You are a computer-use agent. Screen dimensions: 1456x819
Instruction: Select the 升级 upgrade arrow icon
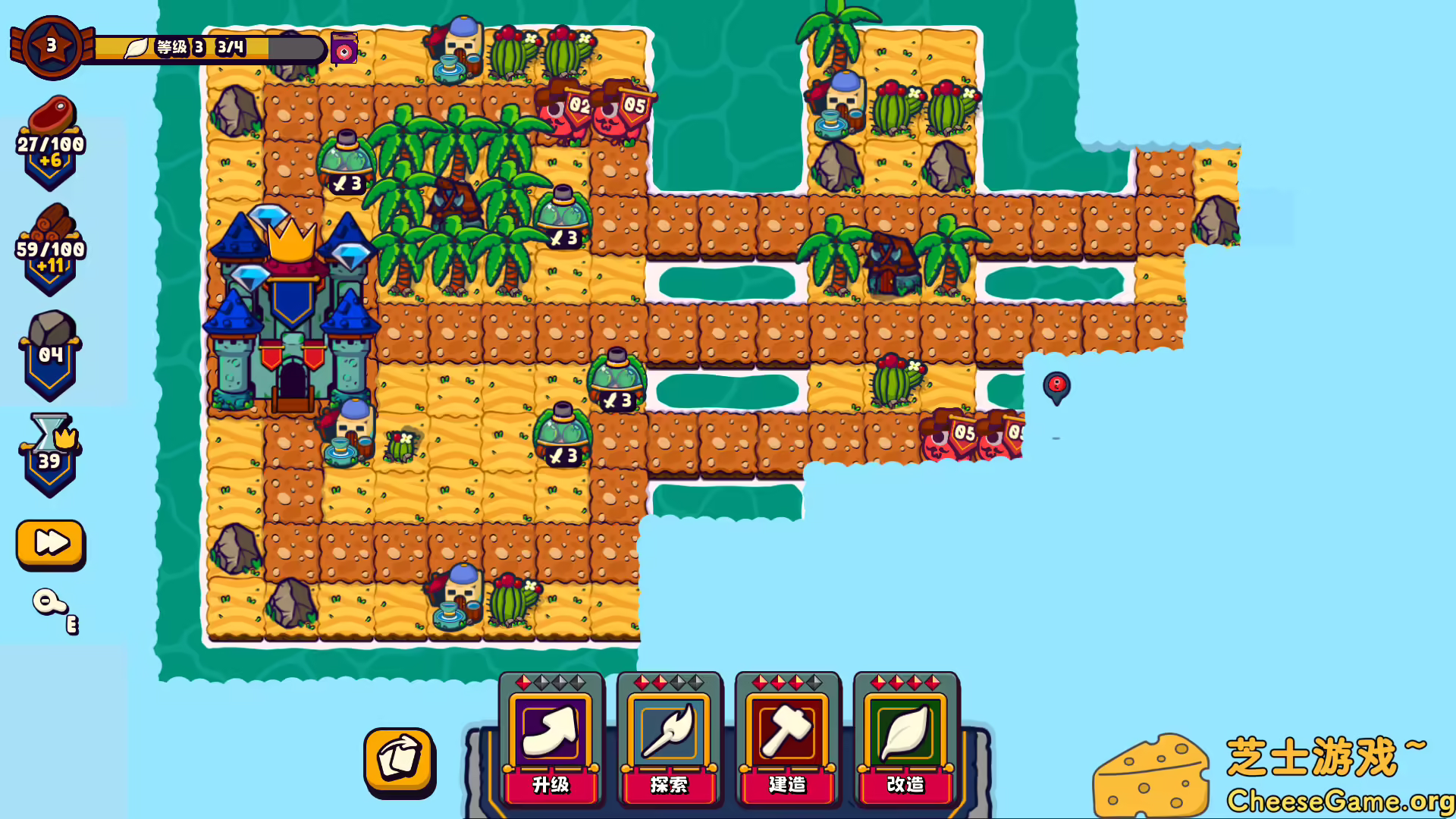[x=551, y=730]
